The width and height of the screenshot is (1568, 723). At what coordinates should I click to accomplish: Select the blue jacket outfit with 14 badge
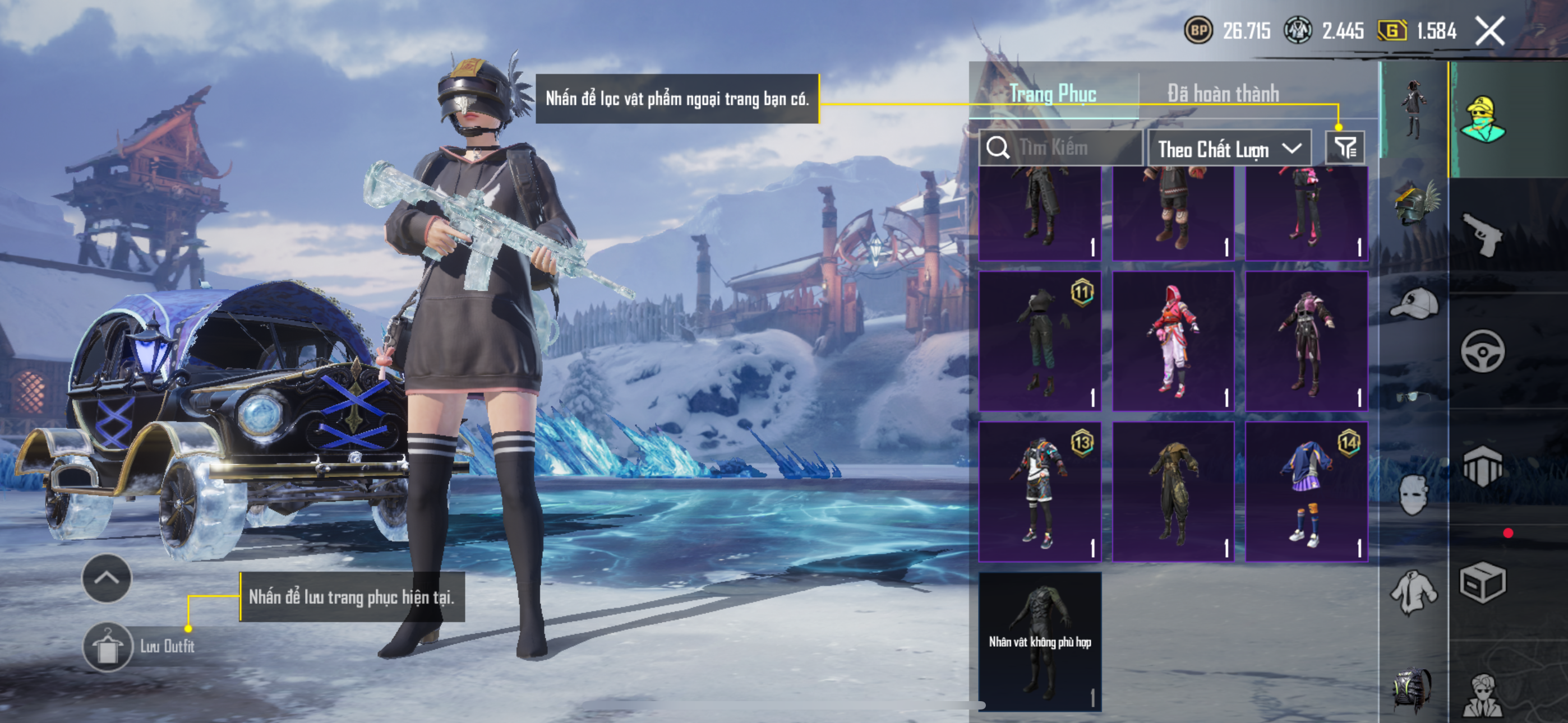[1306, 492]
